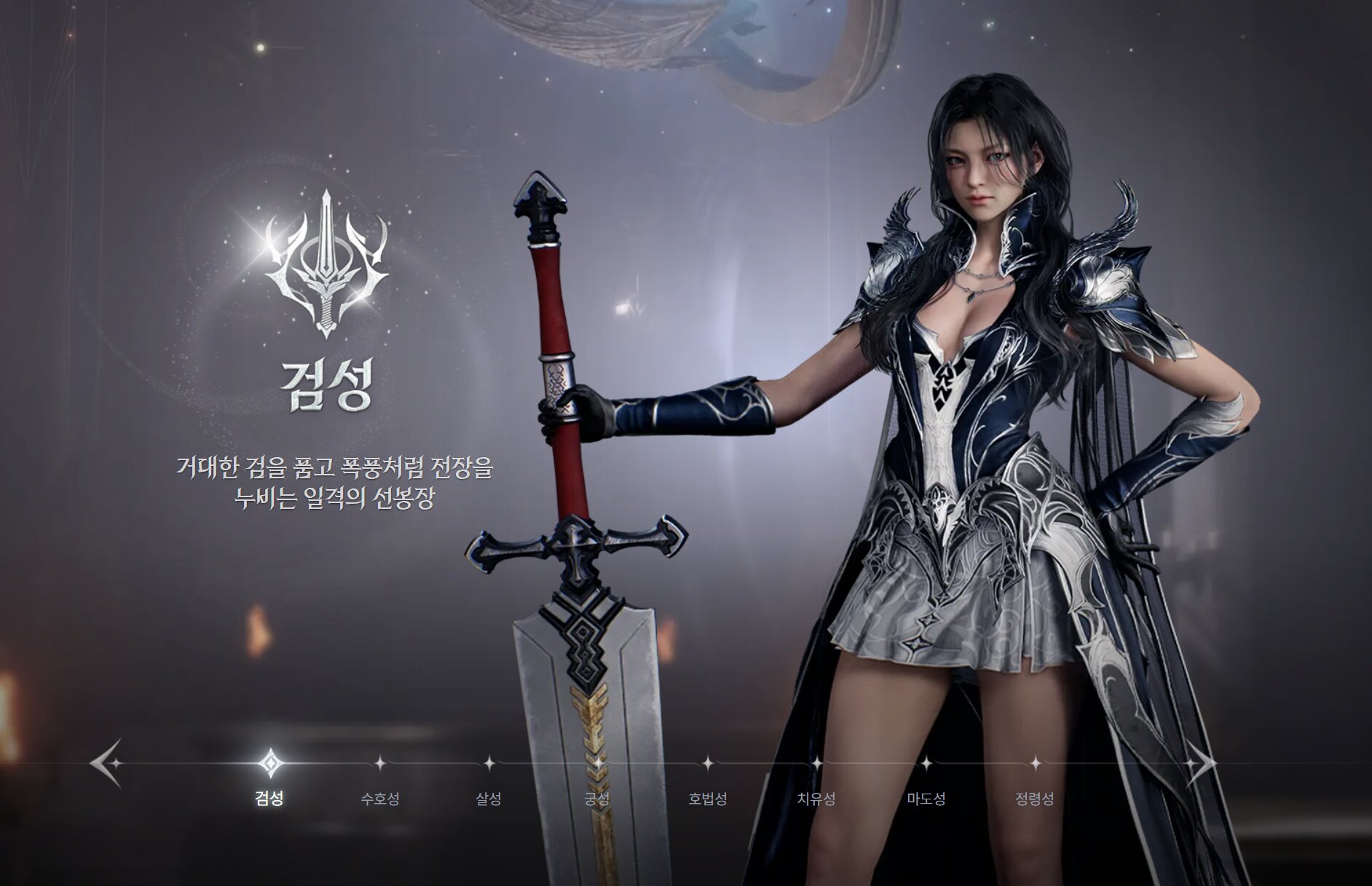Viewport: 1372px width, 886px height.
Task: Select the diamond marker above 정령성
Action: (1035, 764)
